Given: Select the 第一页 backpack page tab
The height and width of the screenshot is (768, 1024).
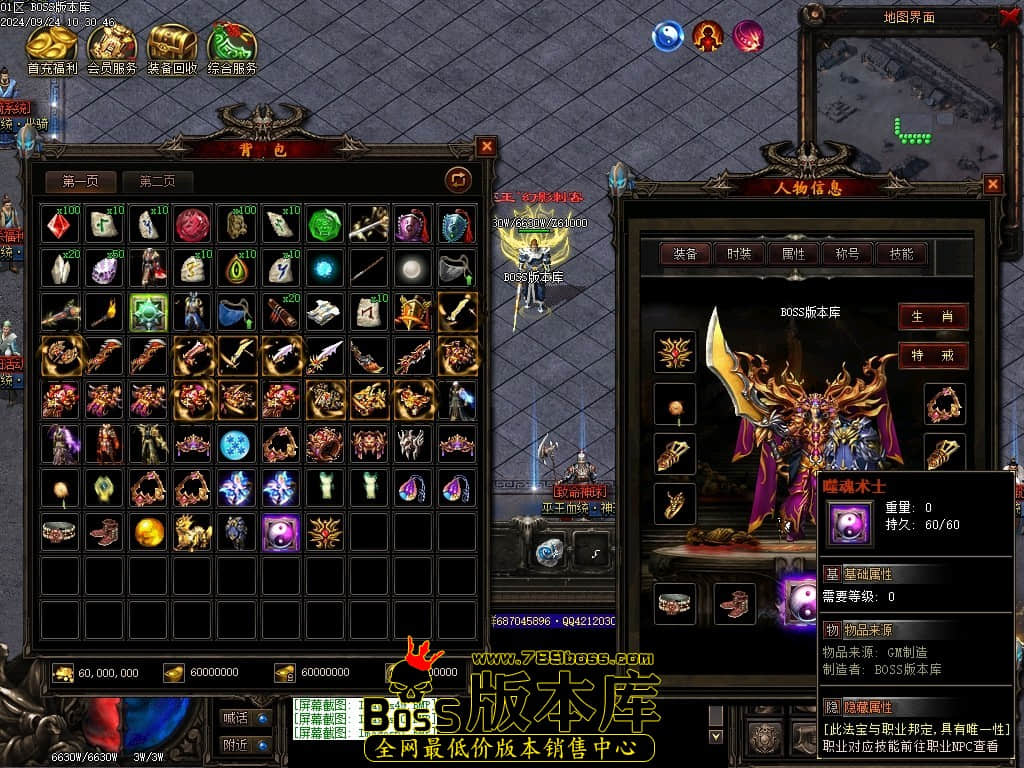Looking at the screenshot, I should coord(81,181).
